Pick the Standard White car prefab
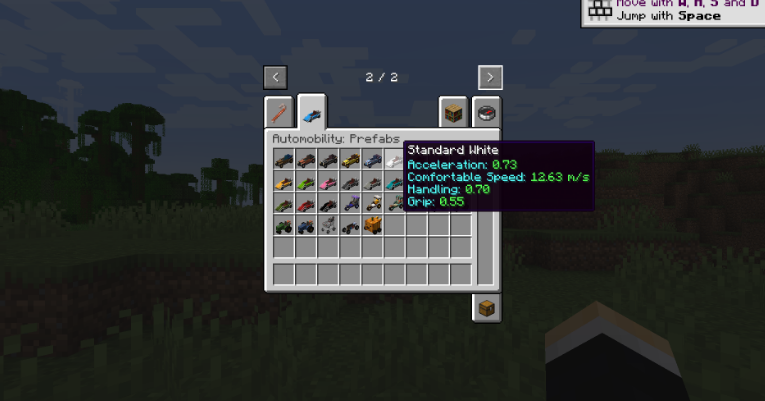765x401 pixels. coord(394,160)
